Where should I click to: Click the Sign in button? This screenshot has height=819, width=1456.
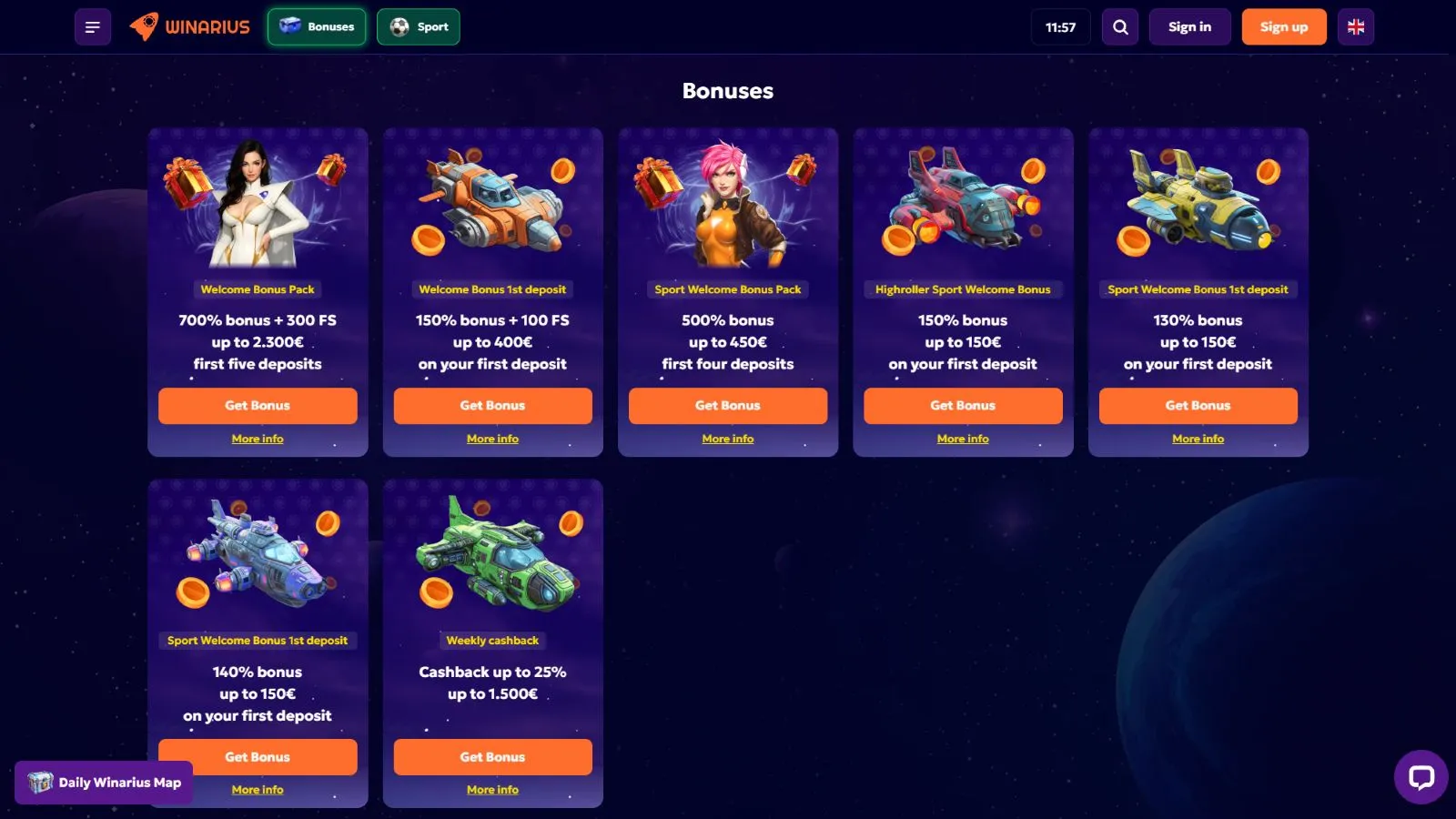(1189, 27)
